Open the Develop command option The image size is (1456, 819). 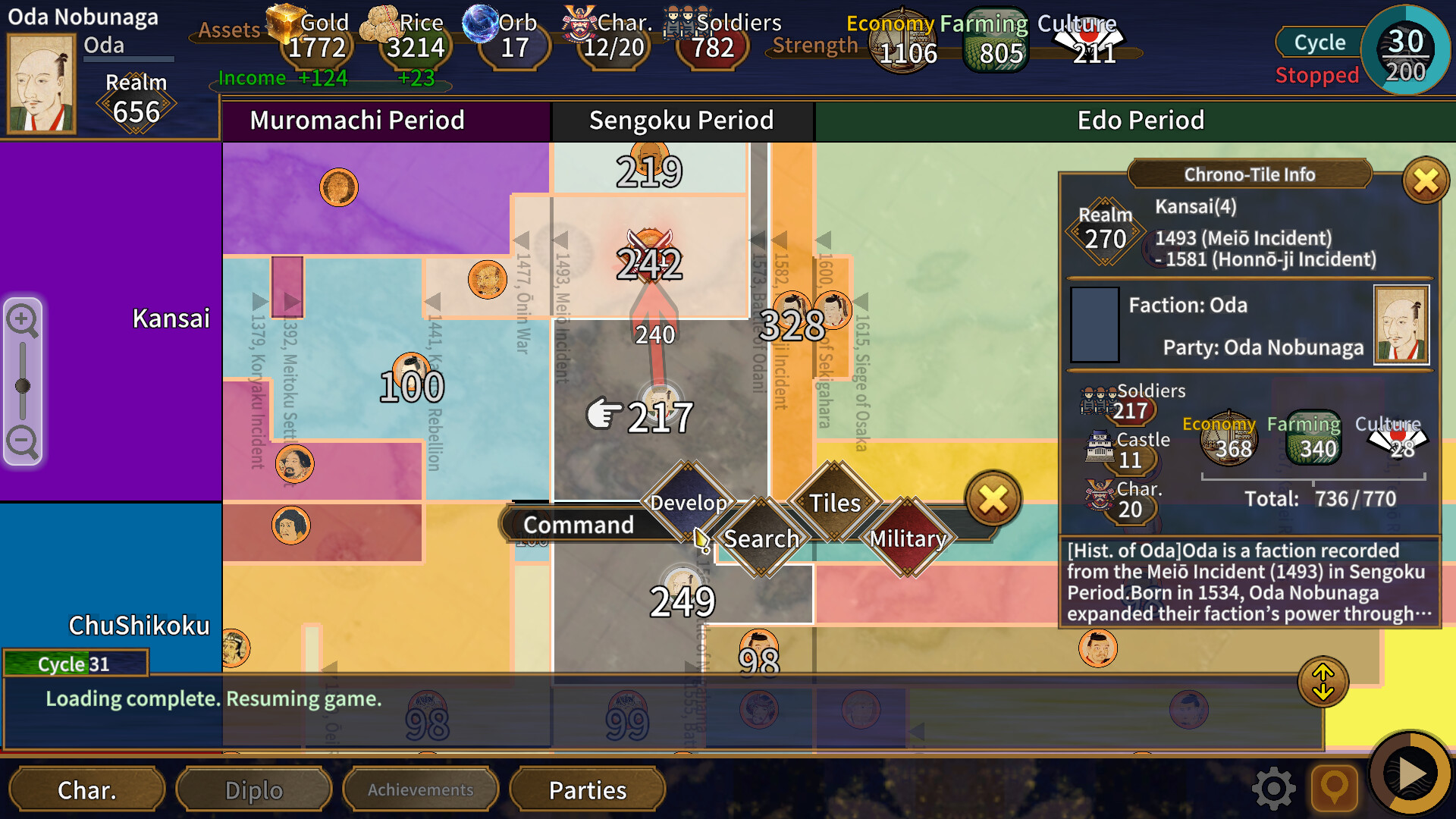point(688,502)
